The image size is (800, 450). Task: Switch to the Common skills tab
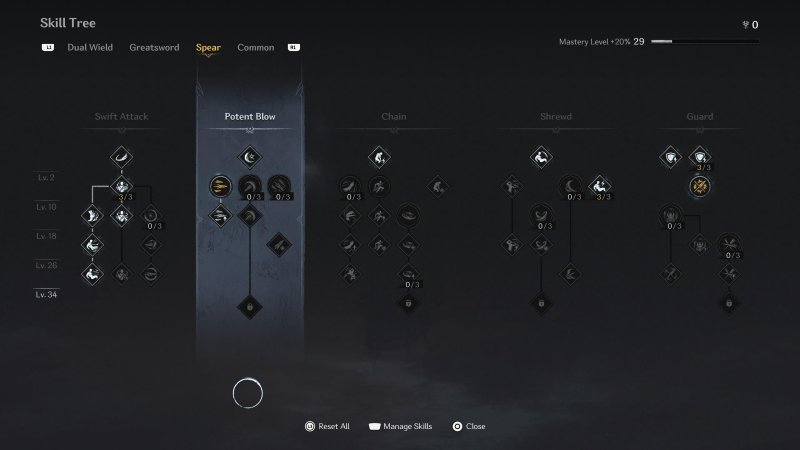[256, 47]
